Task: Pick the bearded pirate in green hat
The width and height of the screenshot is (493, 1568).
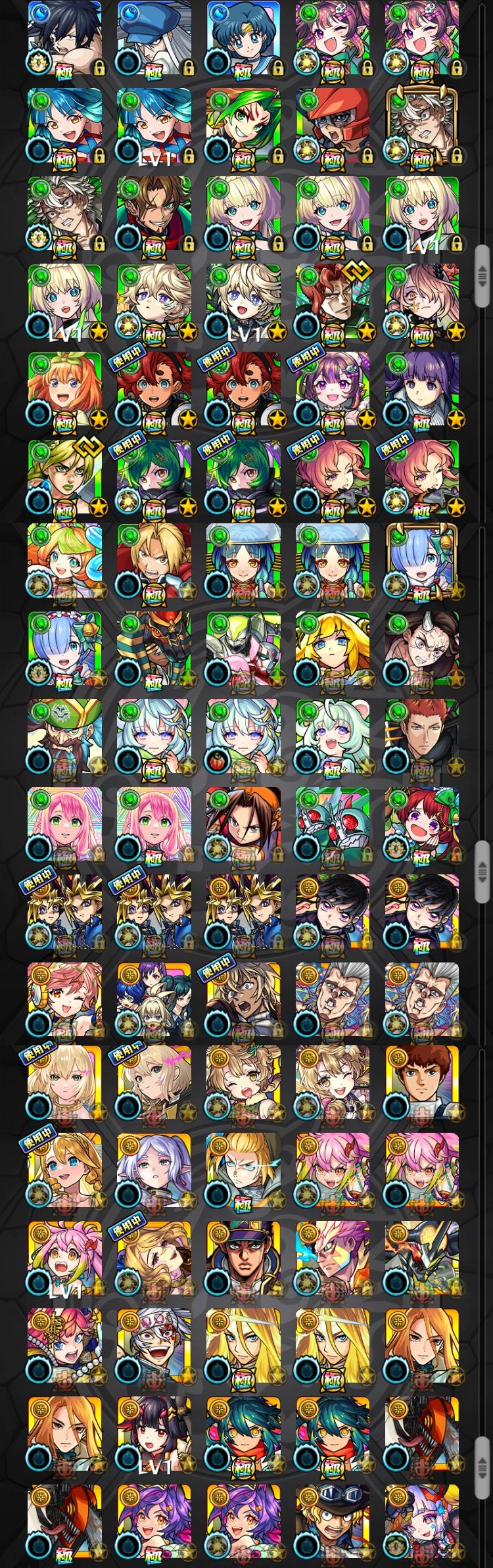Action: tap(65, 736)
